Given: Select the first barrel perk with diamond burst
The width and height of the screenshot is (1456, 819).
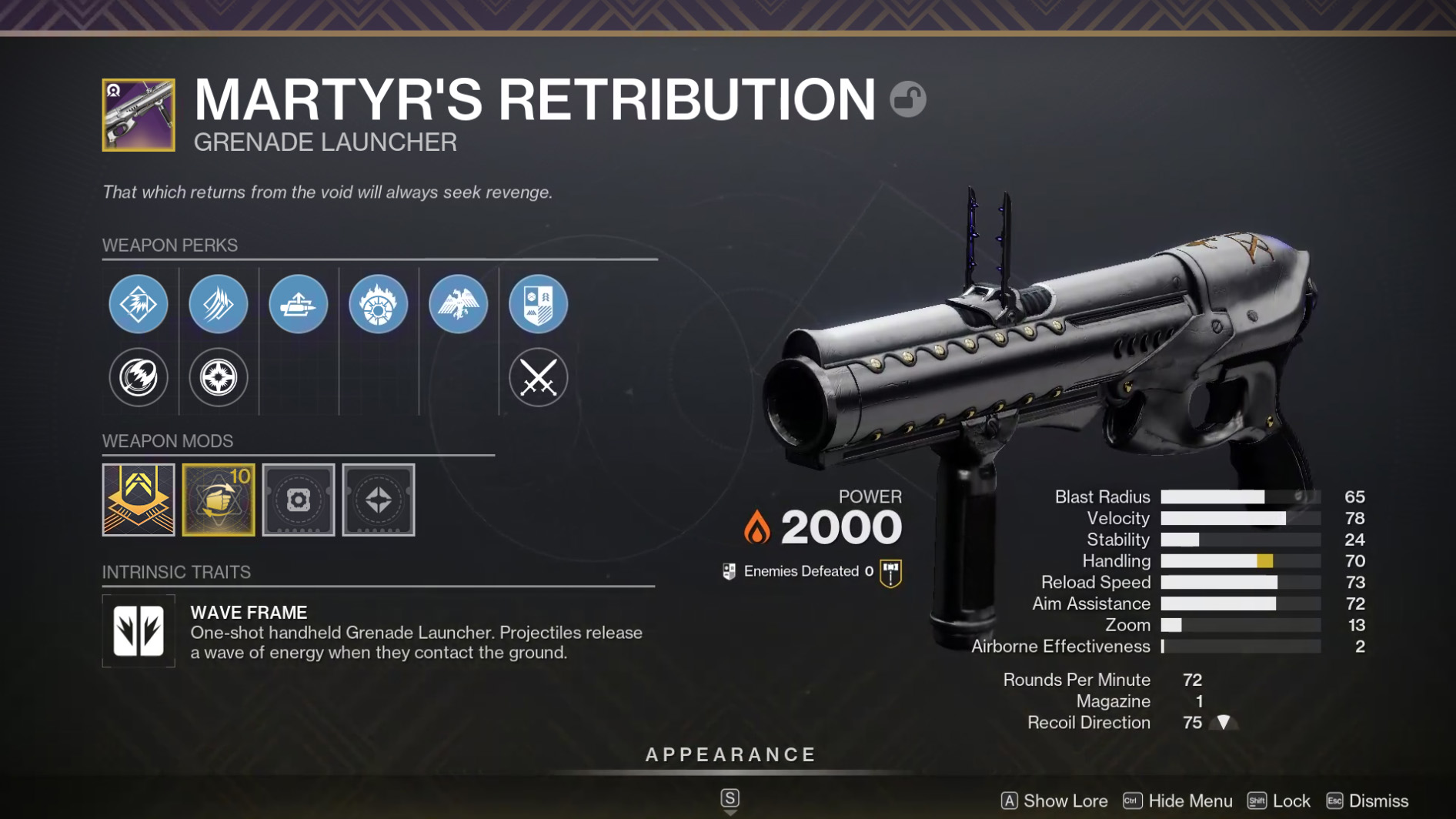Looking at the screenshot, I should coord(139,304).
